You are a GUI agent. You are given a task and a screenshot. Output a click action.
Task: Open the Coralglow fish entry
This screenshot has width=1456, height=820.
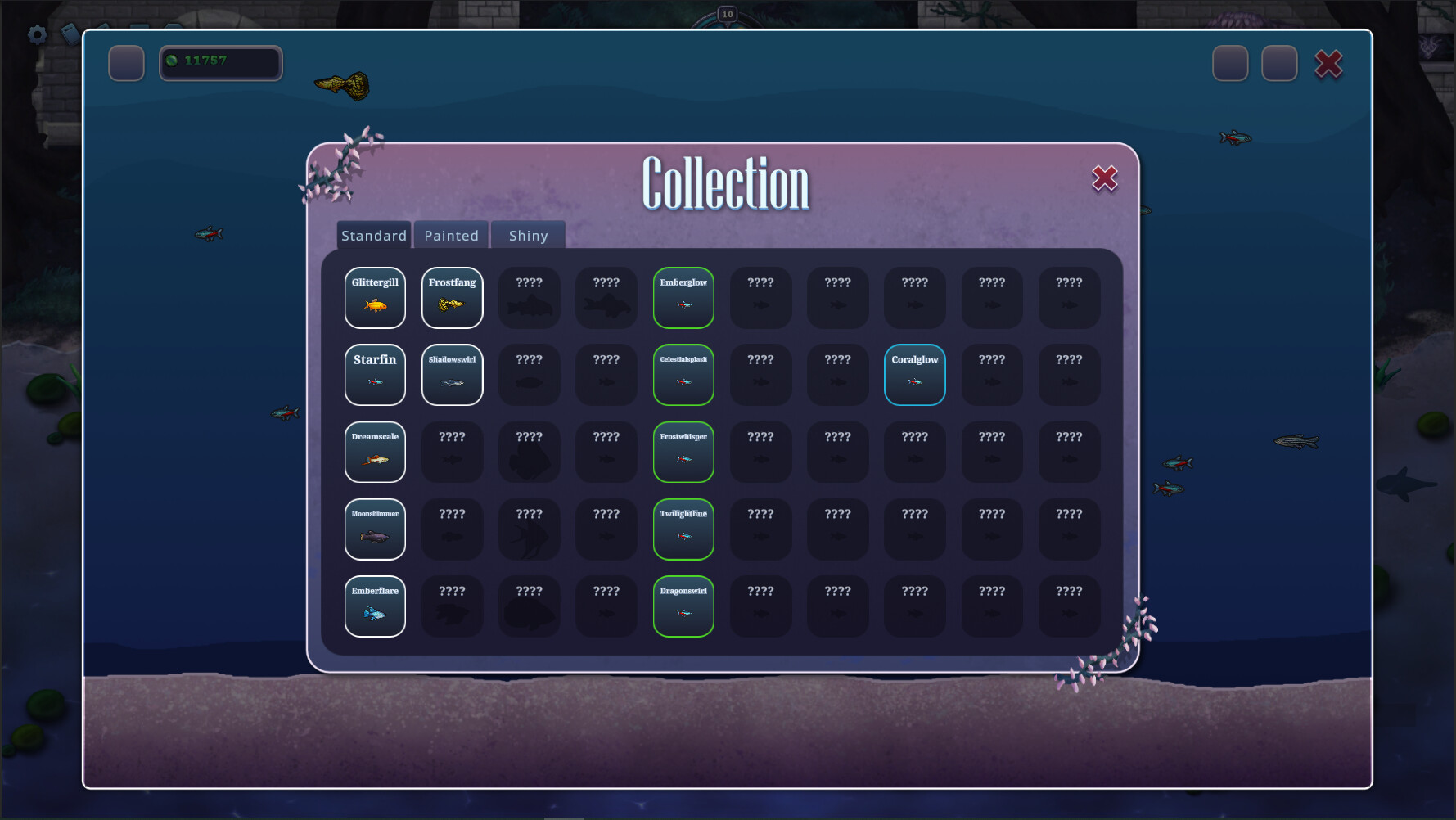914,375
